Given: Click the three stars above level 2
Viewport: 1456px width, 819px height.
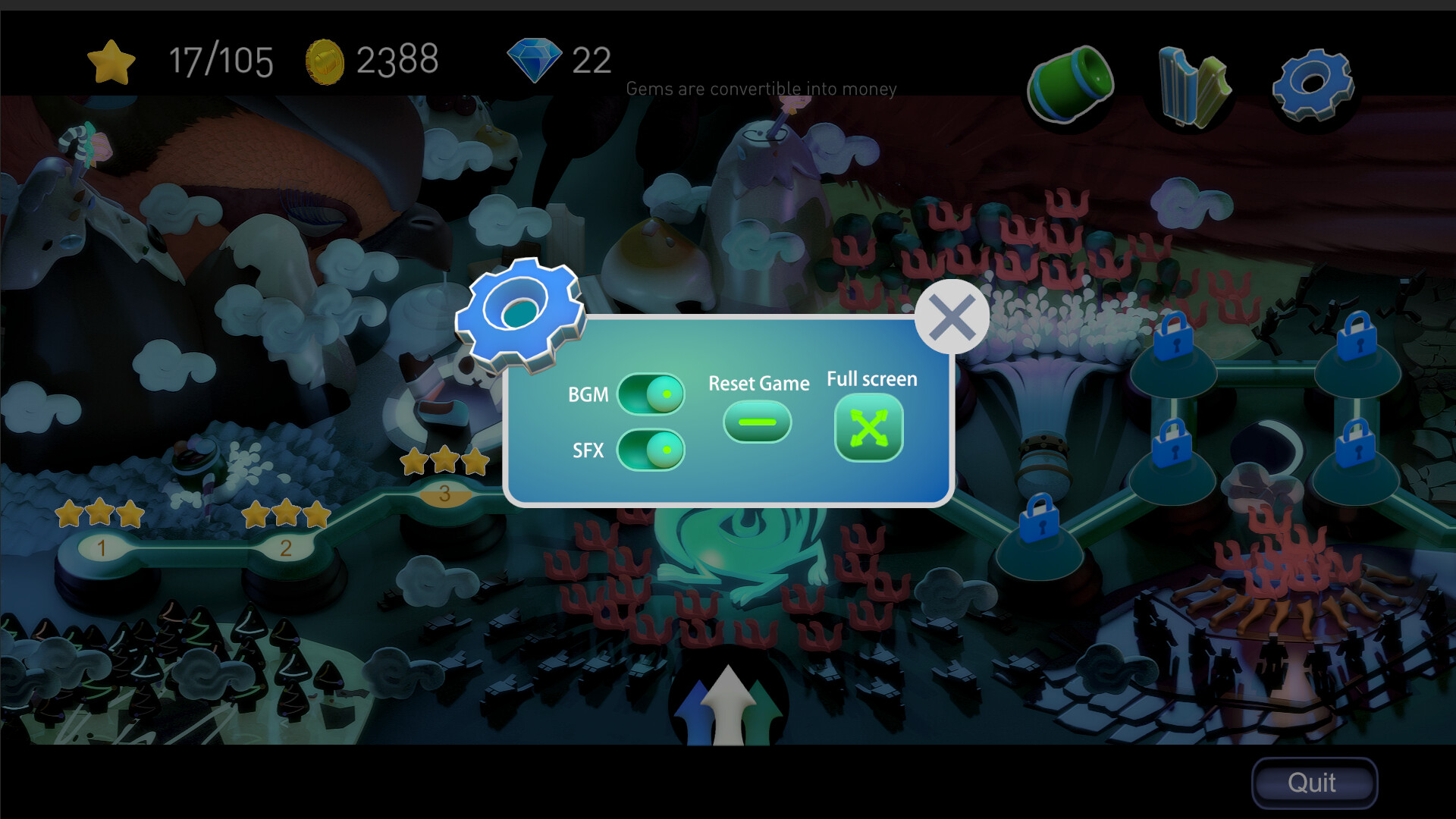Looking at the screenshot, I should pyautogui.click(x=287, y=514).
